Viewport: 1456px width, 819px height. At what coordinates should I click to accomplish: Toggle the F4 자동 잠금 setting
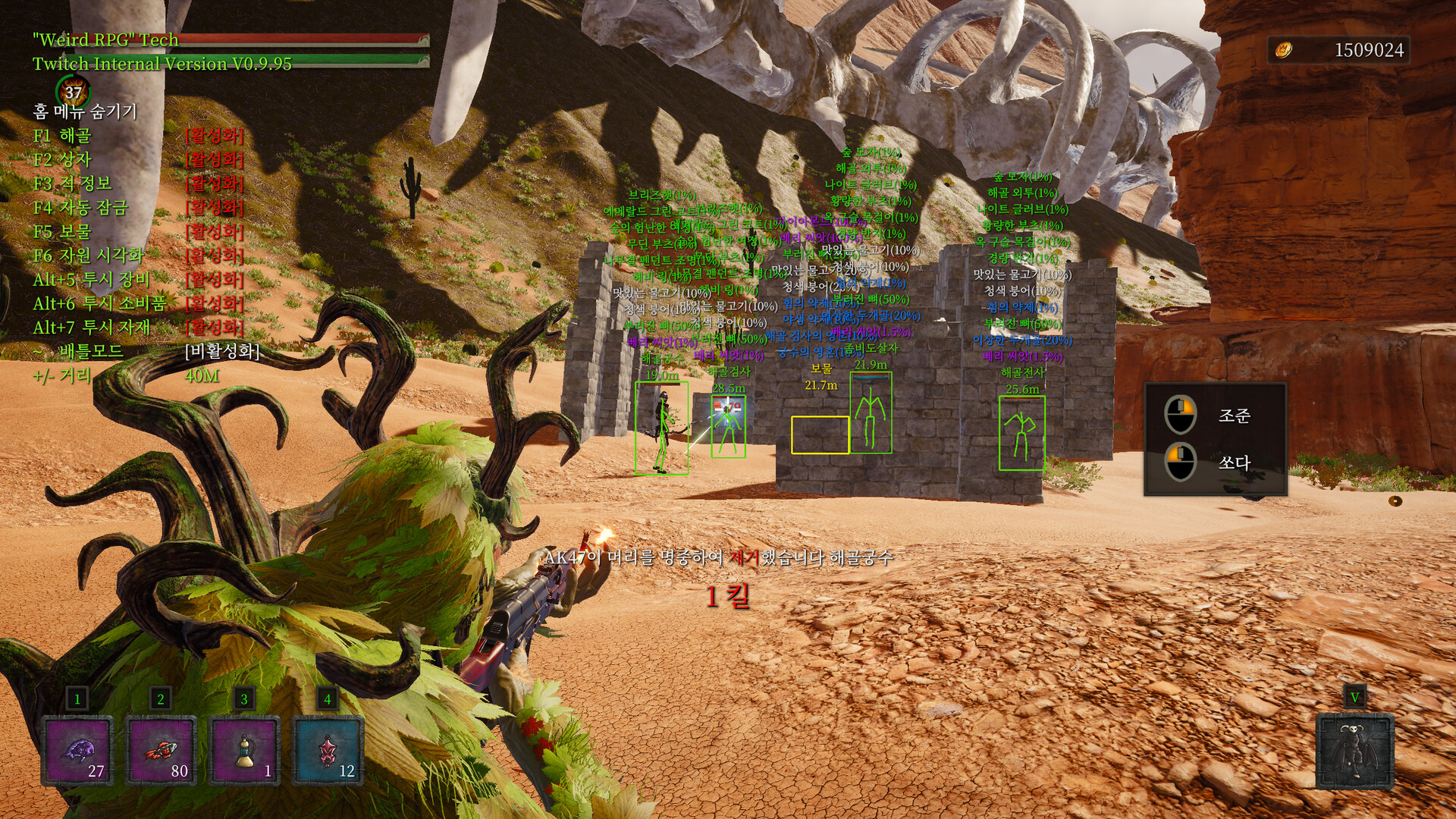[x=80, y=208]
